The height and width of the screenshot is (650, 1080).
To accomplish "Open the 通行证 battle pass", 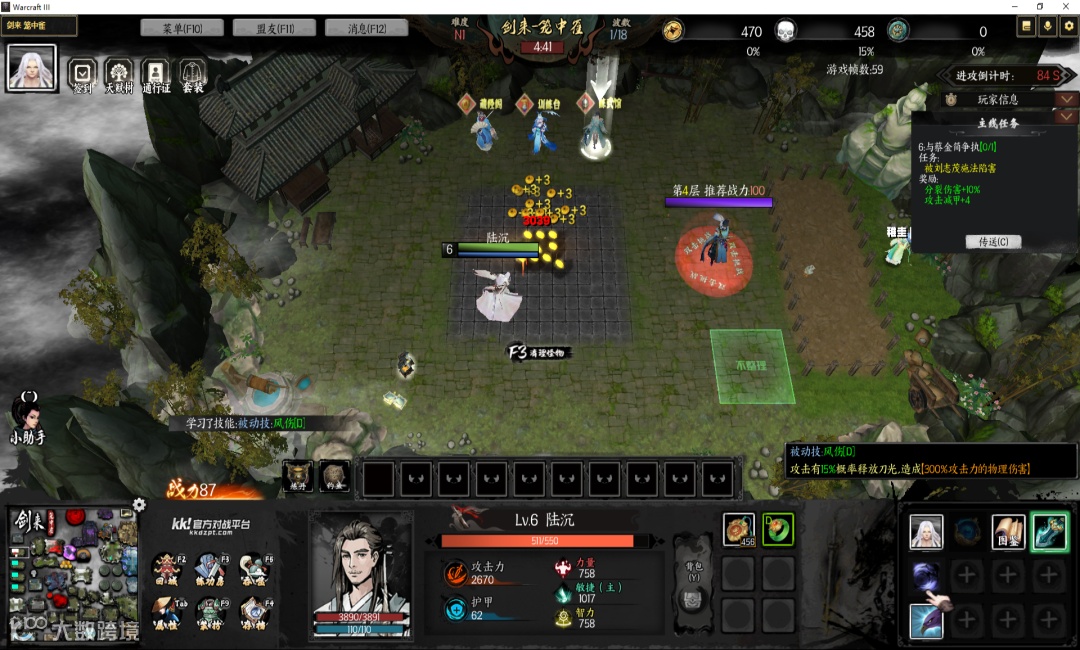I will click(x=156, y=73).
